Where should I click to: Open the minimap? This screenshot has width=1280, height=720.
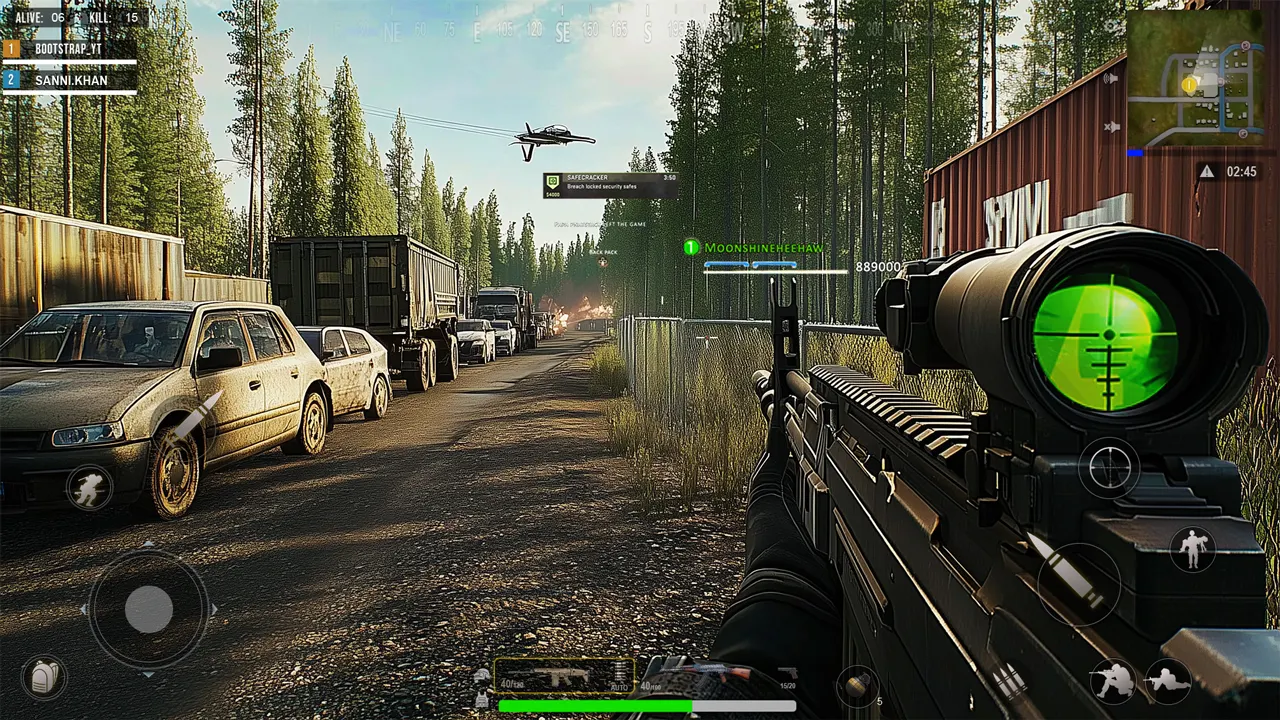(1194, 79)
